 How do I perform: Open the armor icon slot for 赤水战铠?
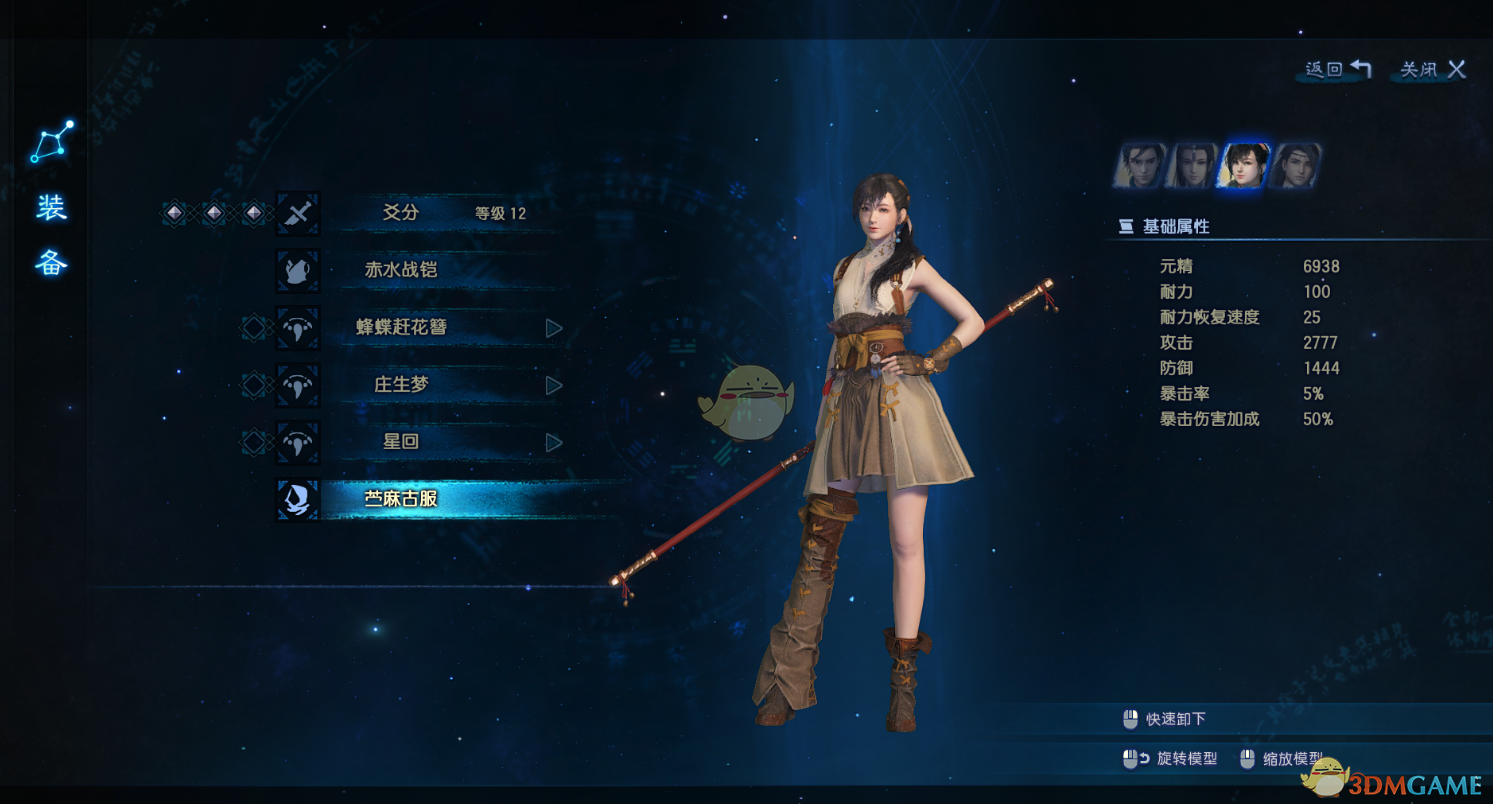[298, 270]
